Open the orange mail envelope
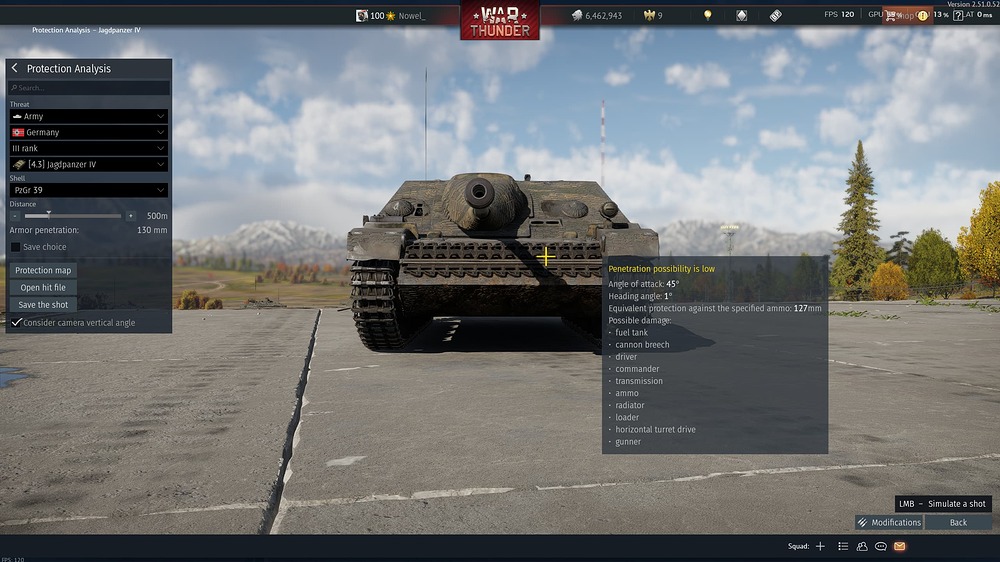The width and height of the screenshot is (1000, 562). click(899, 546)
